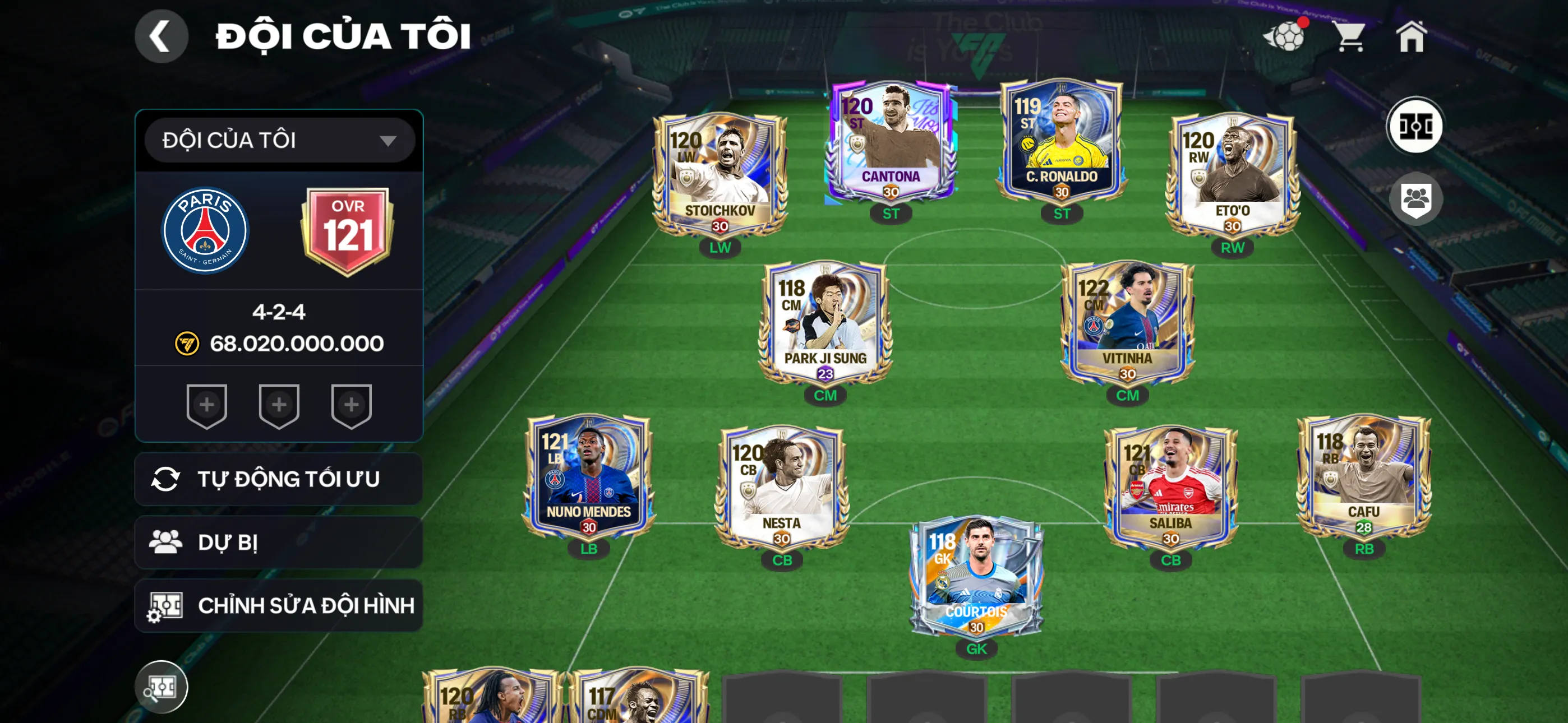Click TỰ ĐỘNG TỐI ƯU auto-optimize button
The width and height of the screenshot is (1568, 723).
(278, 479)
